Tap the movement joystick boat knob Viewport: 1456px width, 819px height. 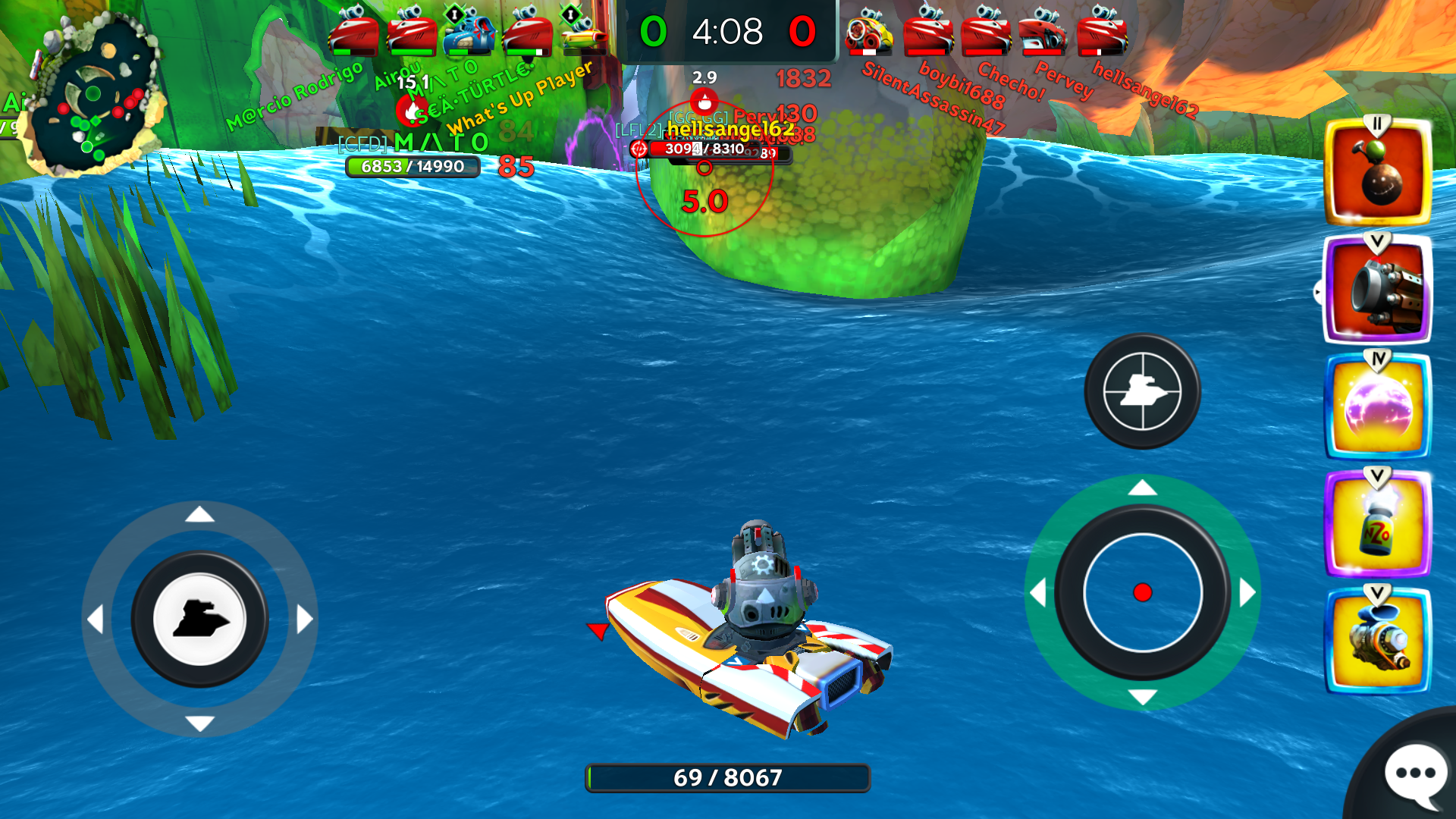(x=199, y=619)
